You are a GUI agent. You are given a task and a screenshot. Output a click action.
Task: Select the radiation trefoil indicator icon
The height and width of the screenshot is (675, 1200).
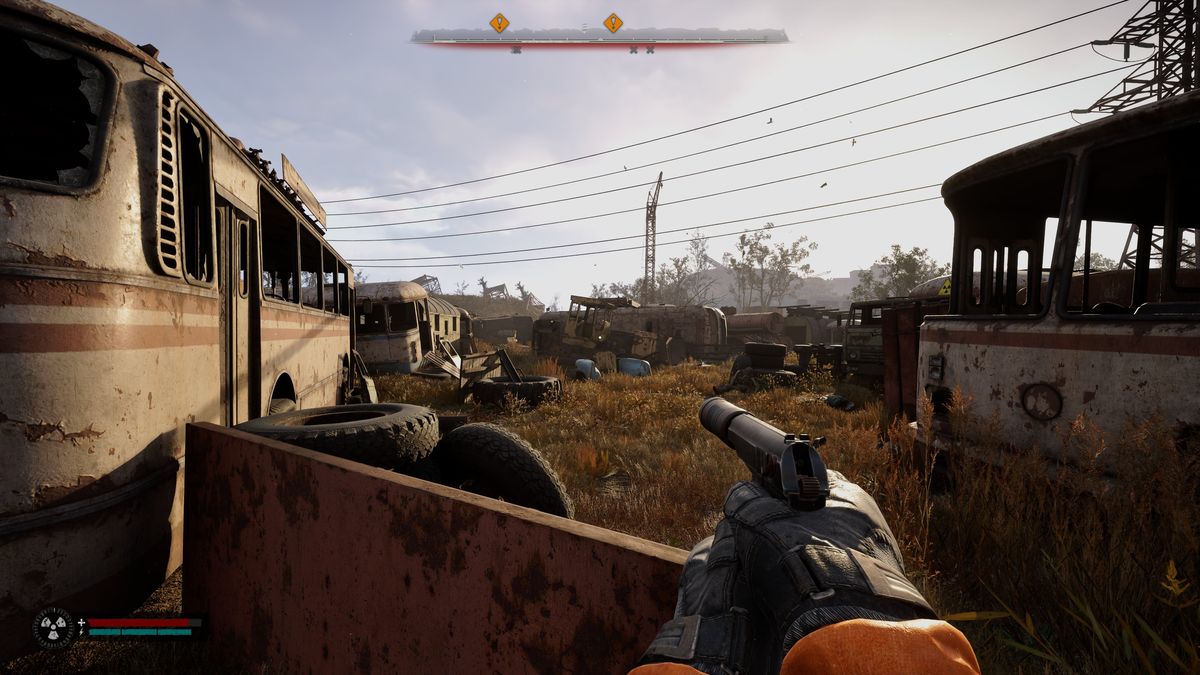52,627
